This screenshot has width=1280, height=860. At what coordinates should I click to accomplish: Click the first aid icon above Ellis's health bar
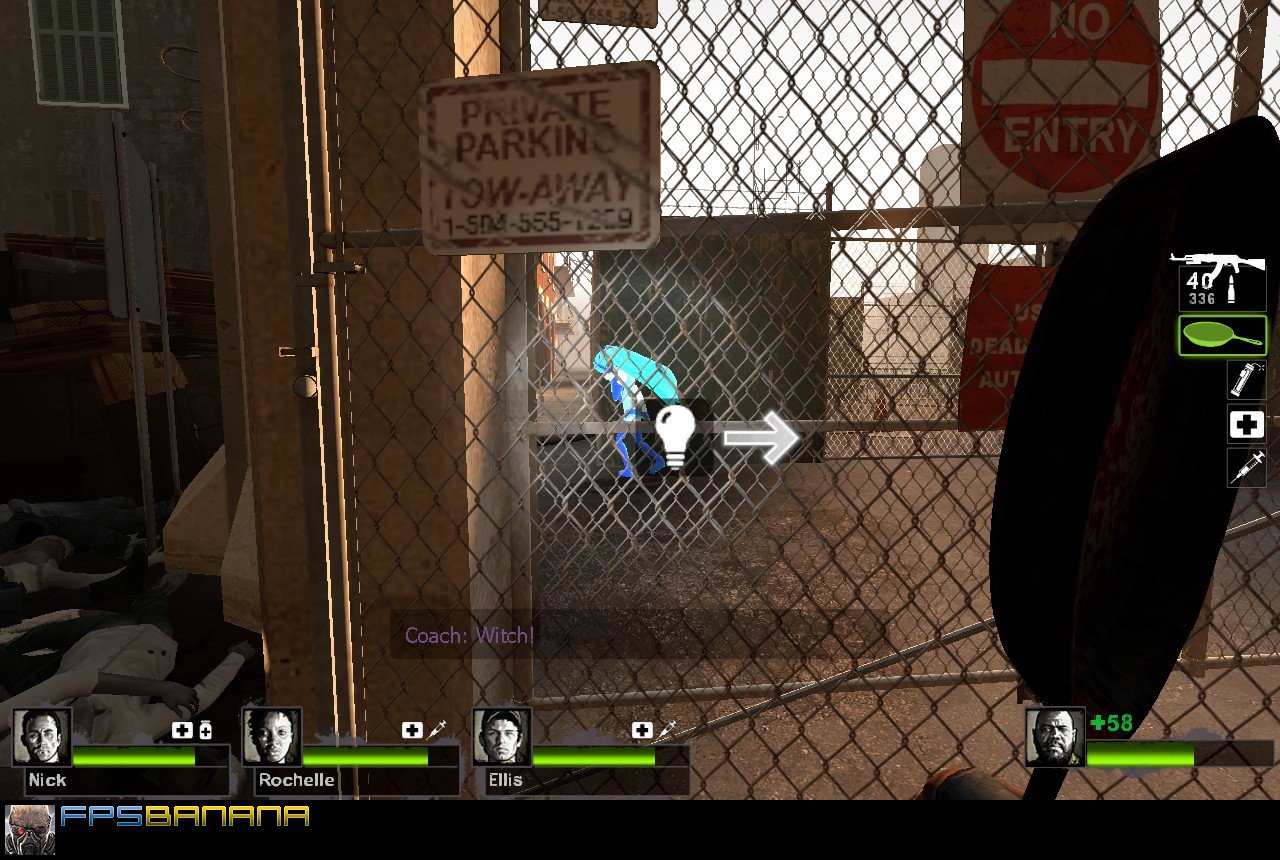pyautogui.click(x=641, y=729)
